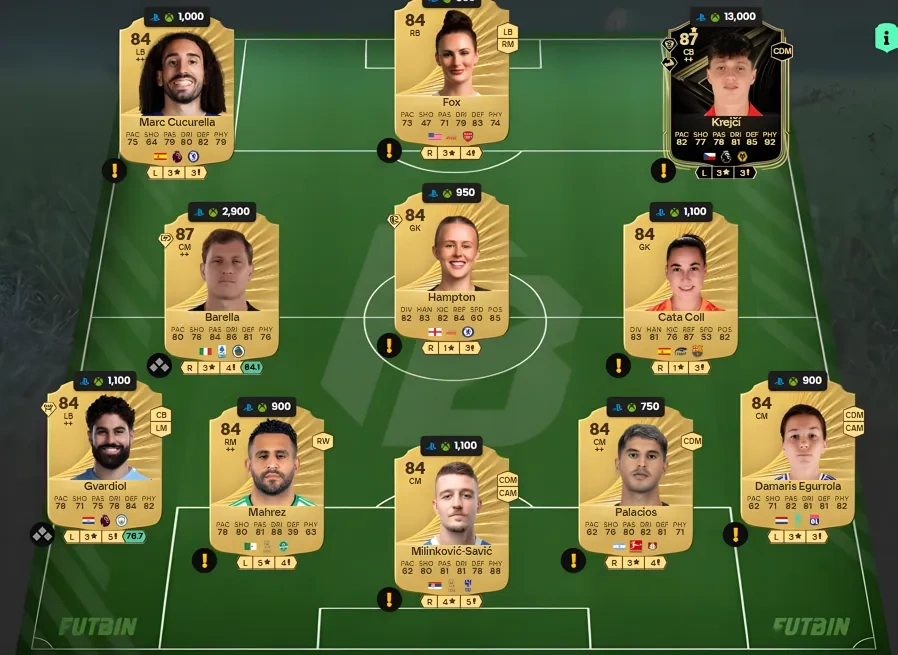Screen dimensions: 898x655
Task: Click the chemistry icon beside Barella's card
Action: 160,365
